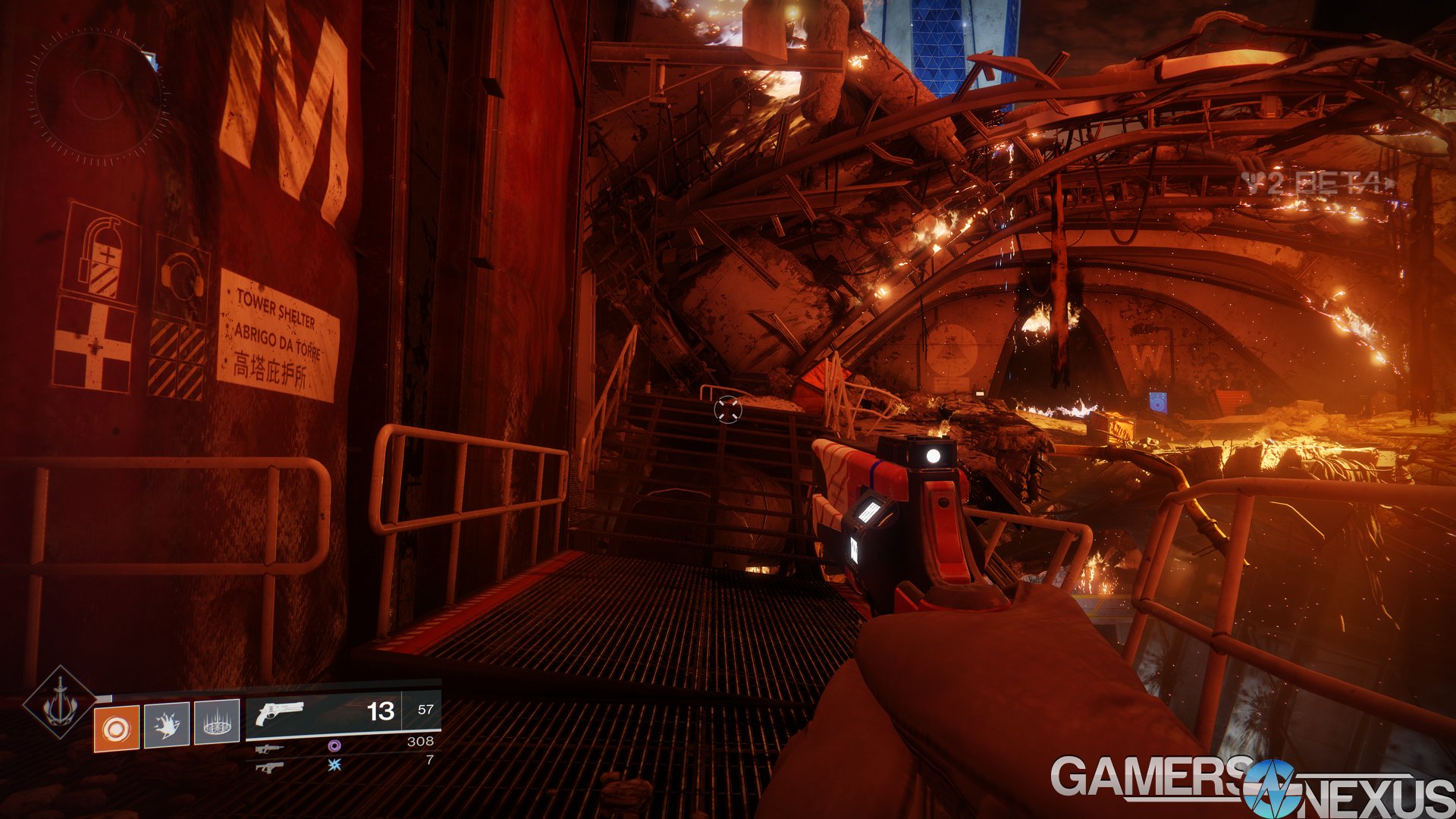Use the melee hand strike ability

(x=167, y=726)
